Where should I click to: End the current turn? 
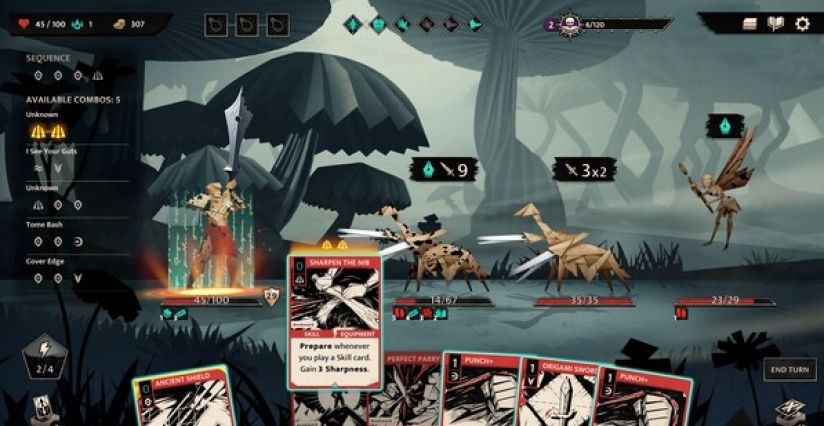click(x=789, y=369)
